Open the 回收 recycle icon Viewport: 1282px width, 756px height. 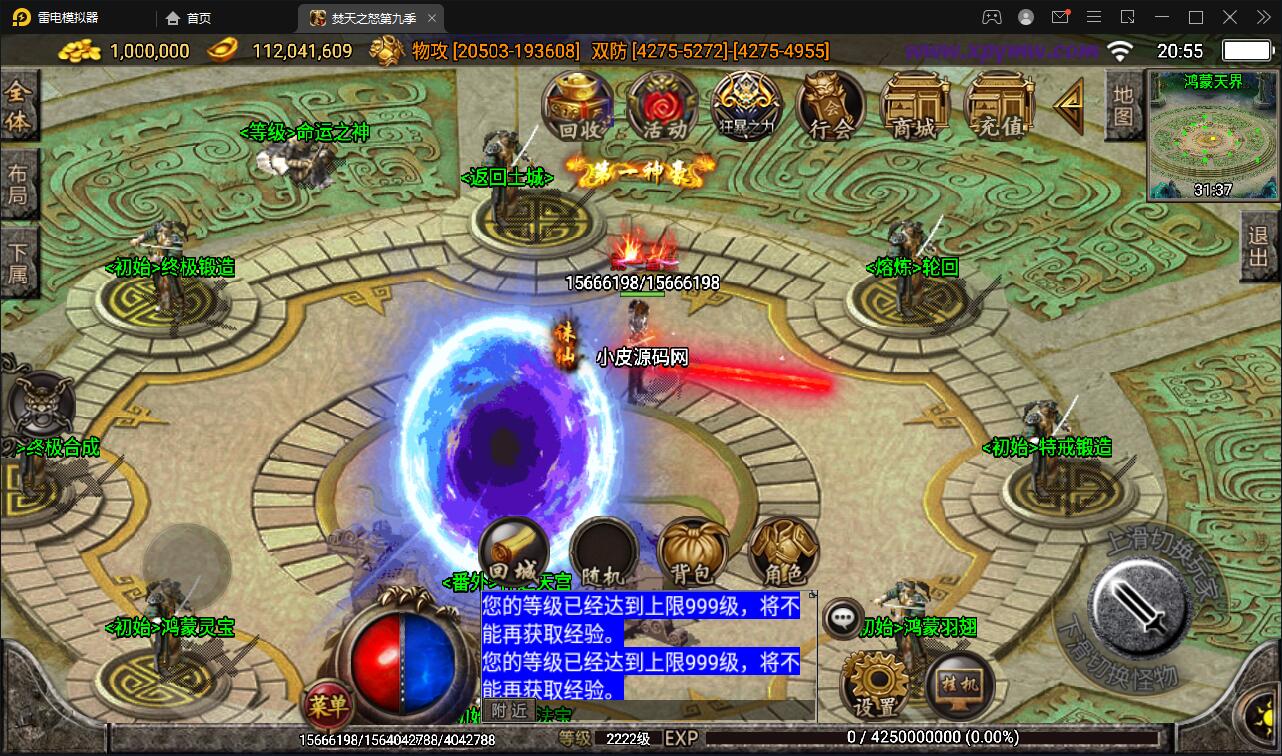click(577, 107)
